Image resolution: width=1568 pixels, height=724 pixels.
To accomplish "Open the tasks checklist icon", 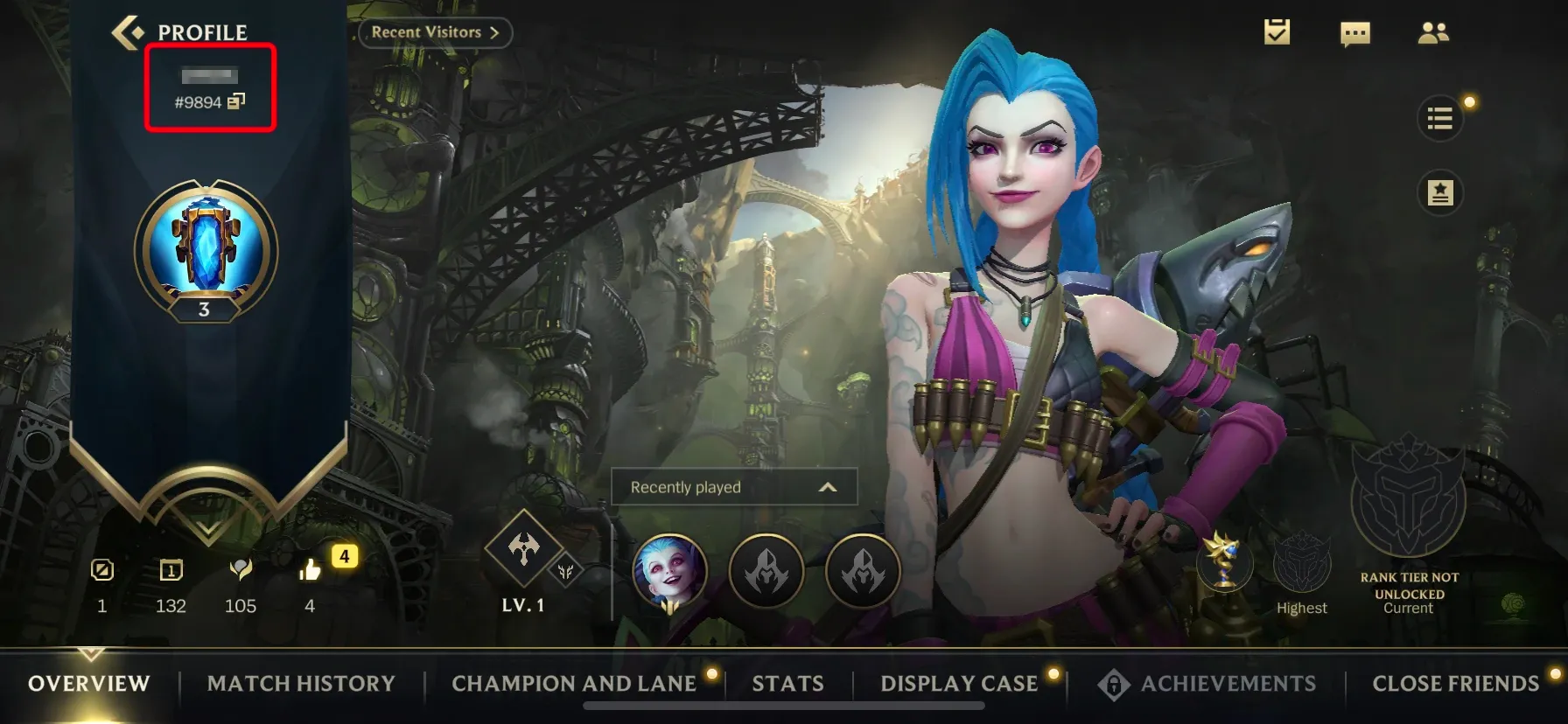I will click(1277, 32).
